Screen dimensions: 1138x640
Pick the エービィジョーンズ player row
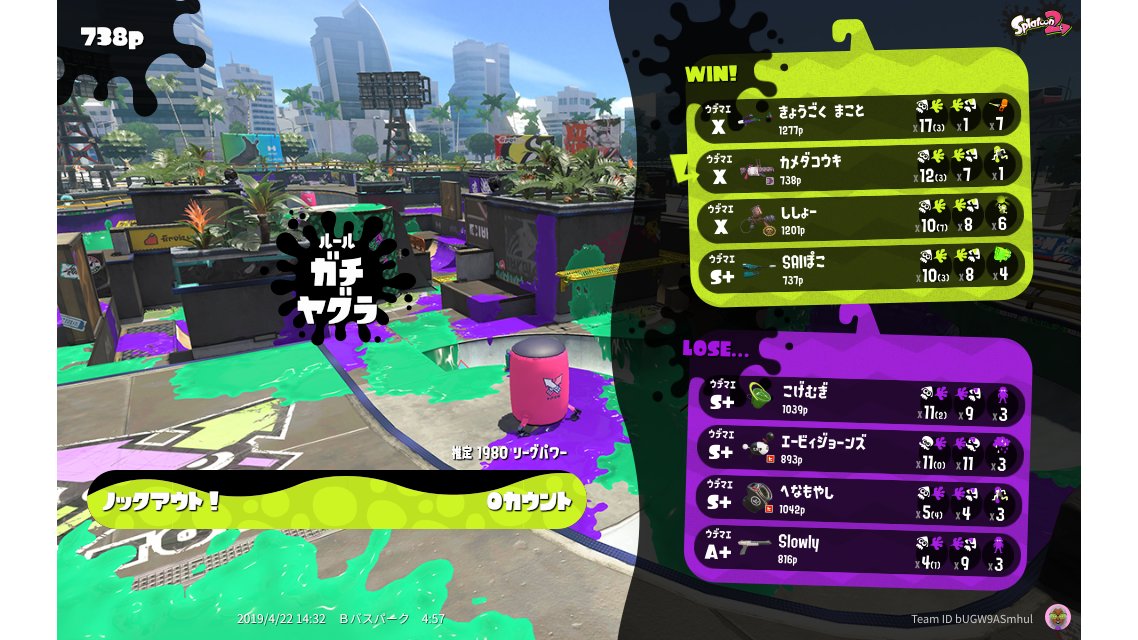860,449
